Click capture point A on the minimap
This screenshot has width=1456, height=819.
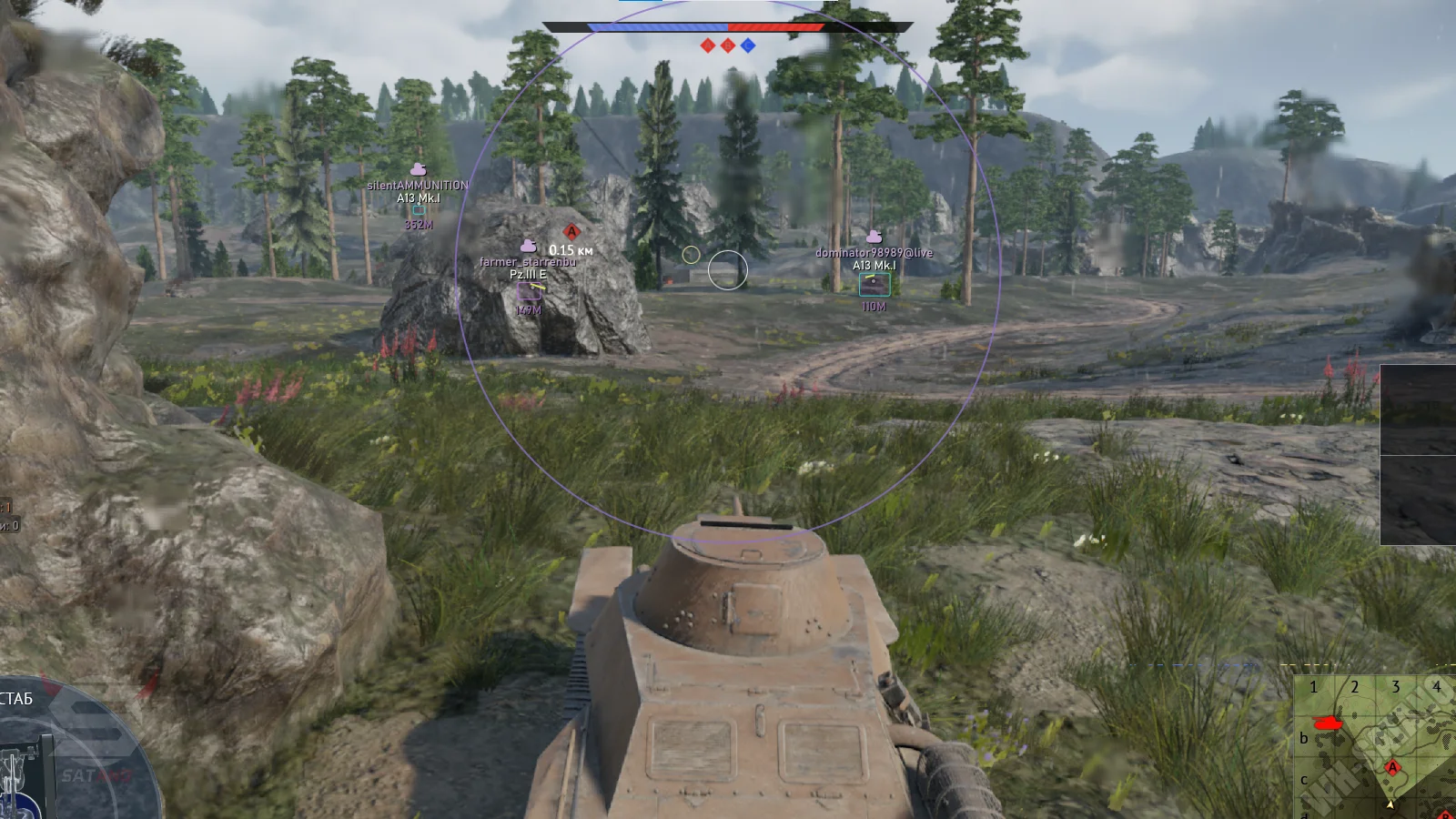point(1391,768)
